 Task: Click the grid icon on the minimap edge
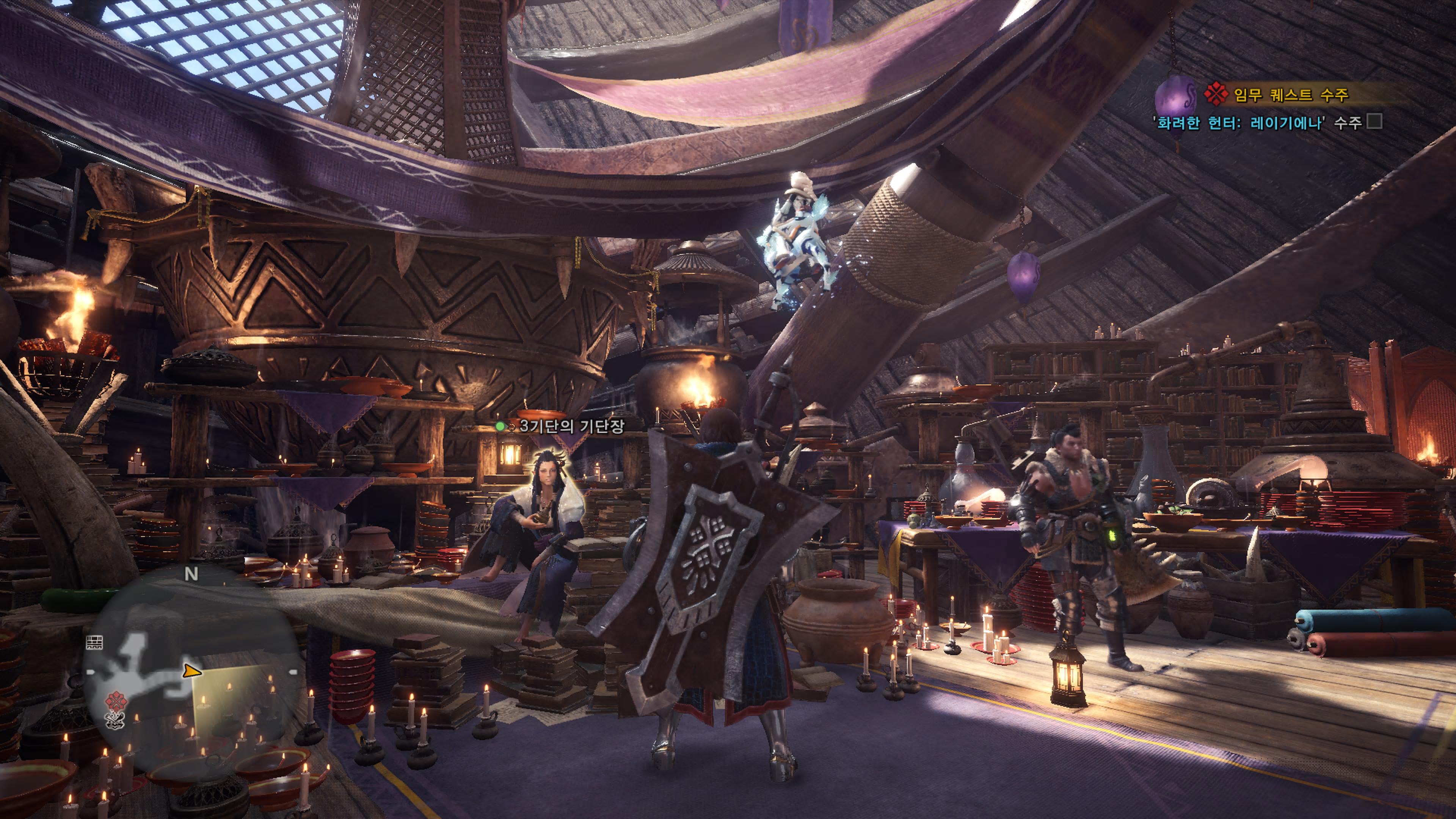coord(94,642)
